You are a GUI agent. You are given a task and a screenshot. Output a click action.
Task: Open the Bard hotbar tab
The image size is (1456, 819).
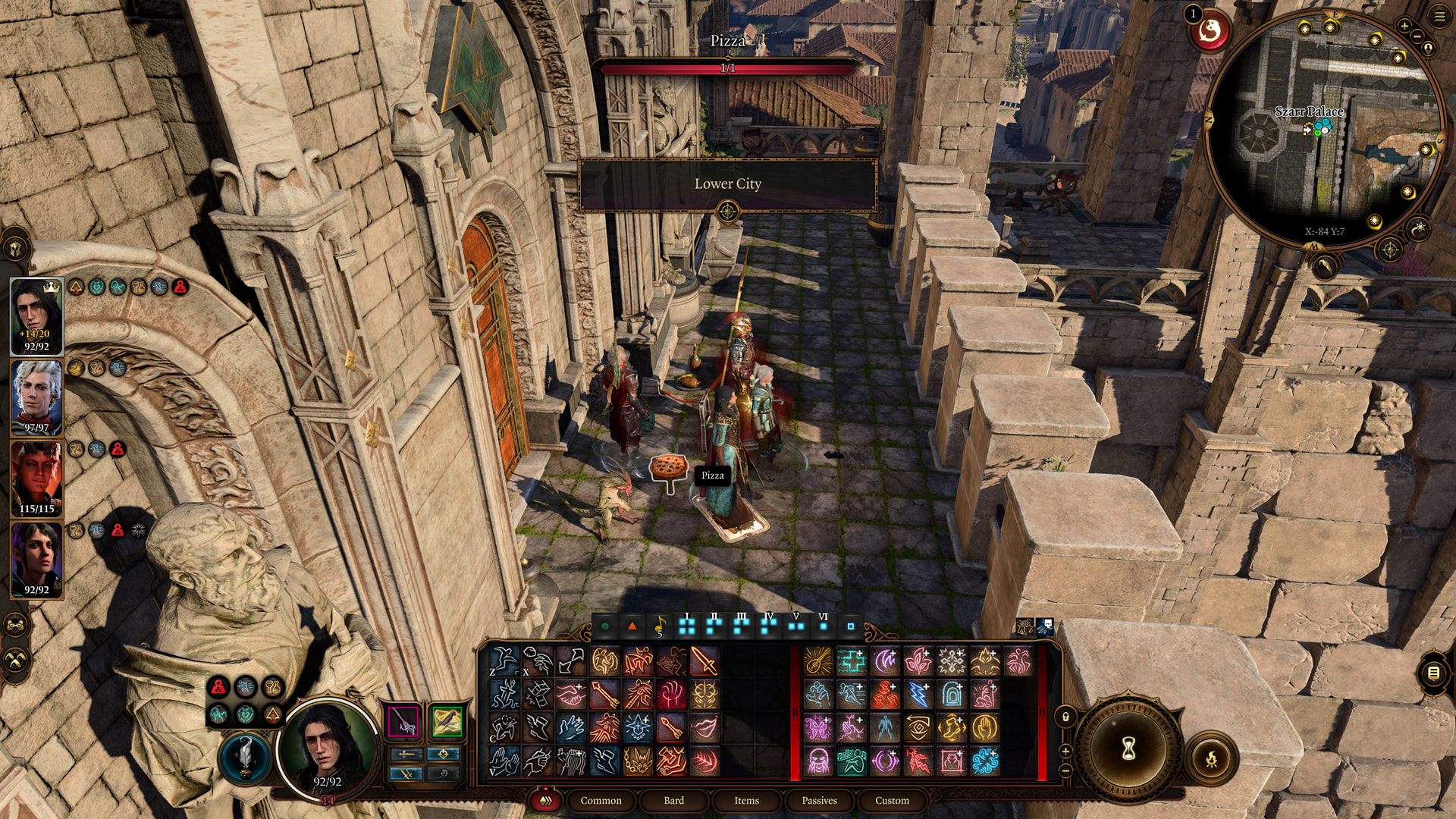point(673,800)
